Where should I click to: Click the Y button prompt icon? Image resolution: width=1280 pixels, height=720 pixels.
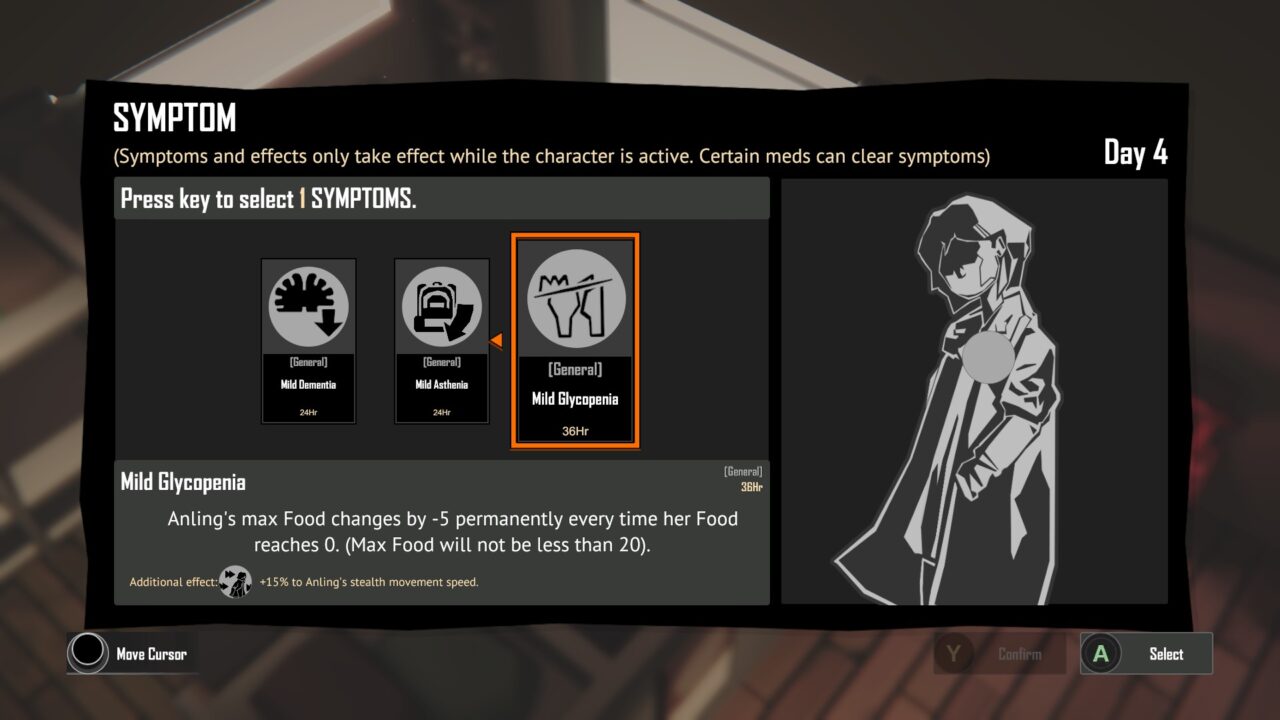click(955, 654)
